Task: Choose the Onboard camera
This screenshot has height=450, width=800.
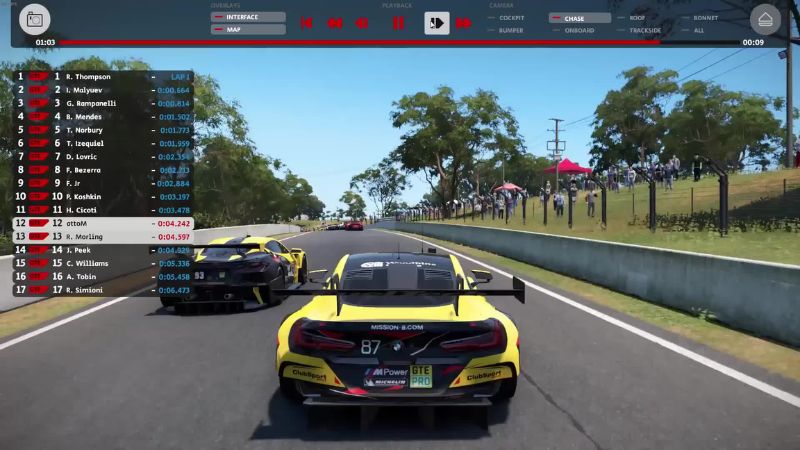Action: coord(580,30)
